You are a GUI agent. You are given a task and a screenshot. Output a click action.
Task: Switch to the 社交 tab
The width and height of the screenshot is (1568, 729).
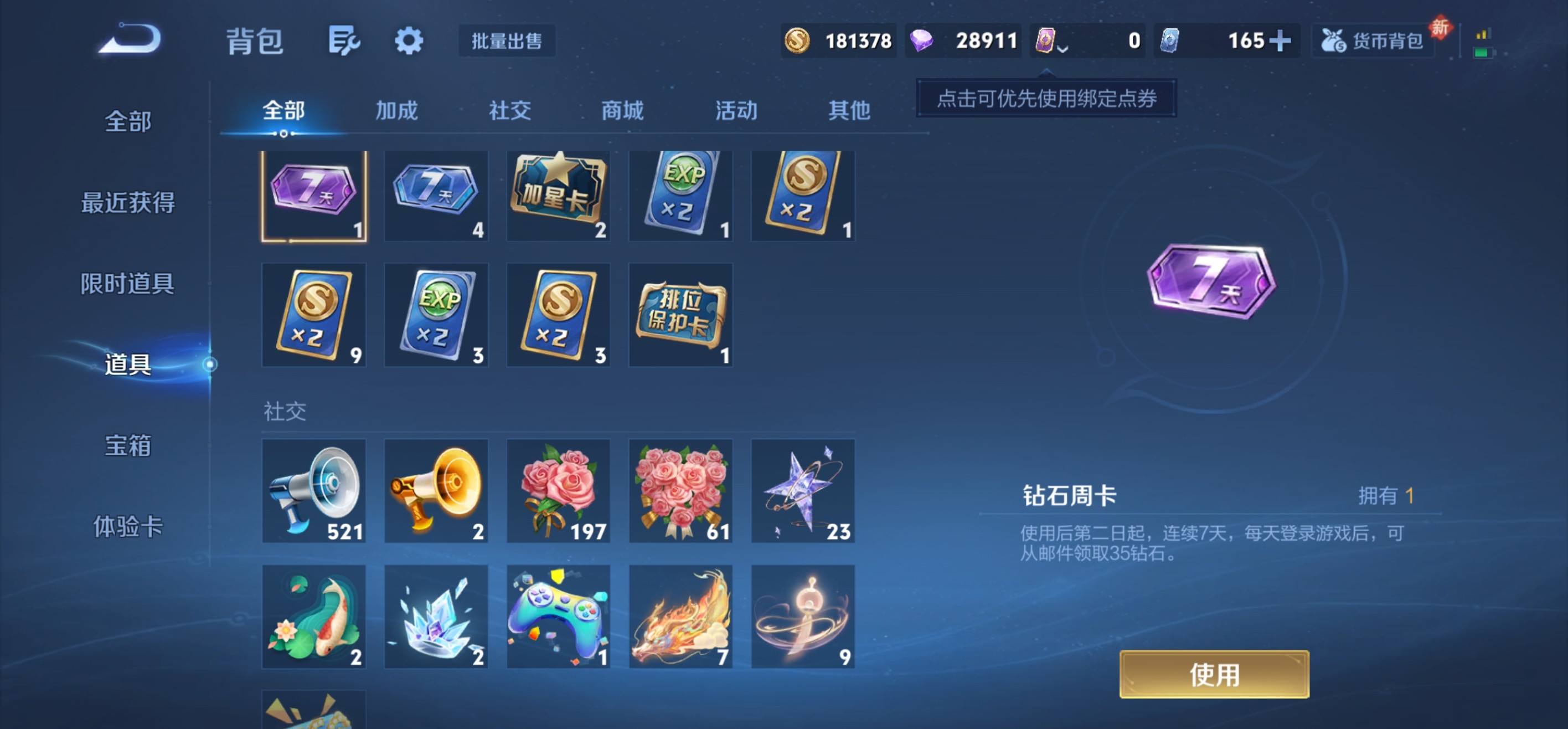(509, 111)
